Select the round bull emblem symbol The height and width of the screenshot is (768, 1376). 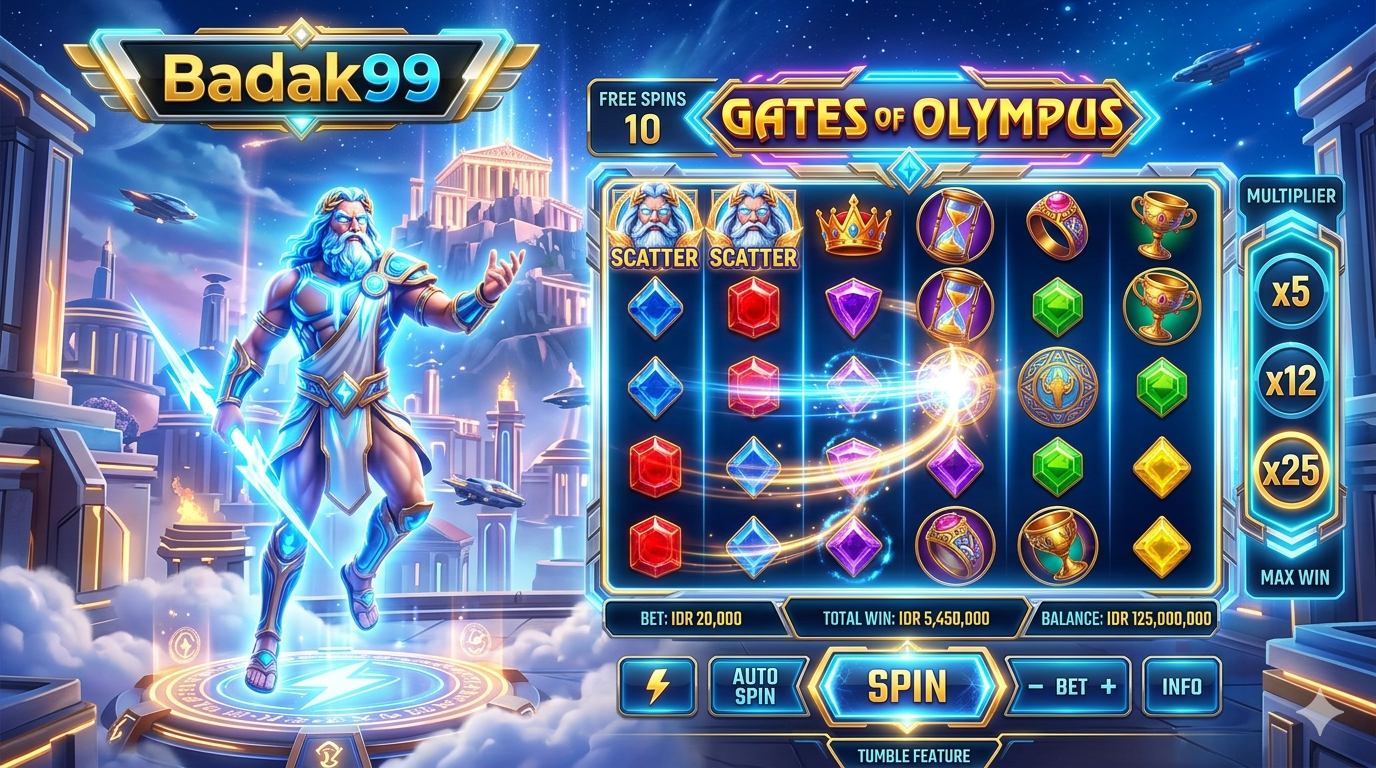(x=1058, y=387)
